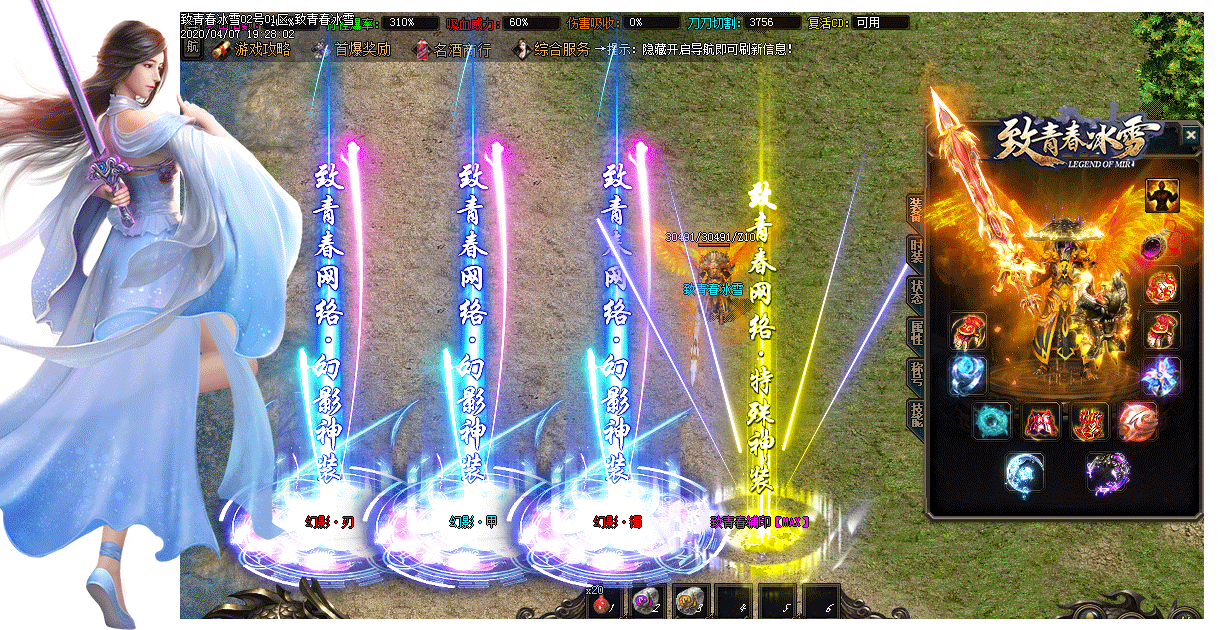Switch to the 称号 tab
1218x630 pixels.
click(915, 372)
